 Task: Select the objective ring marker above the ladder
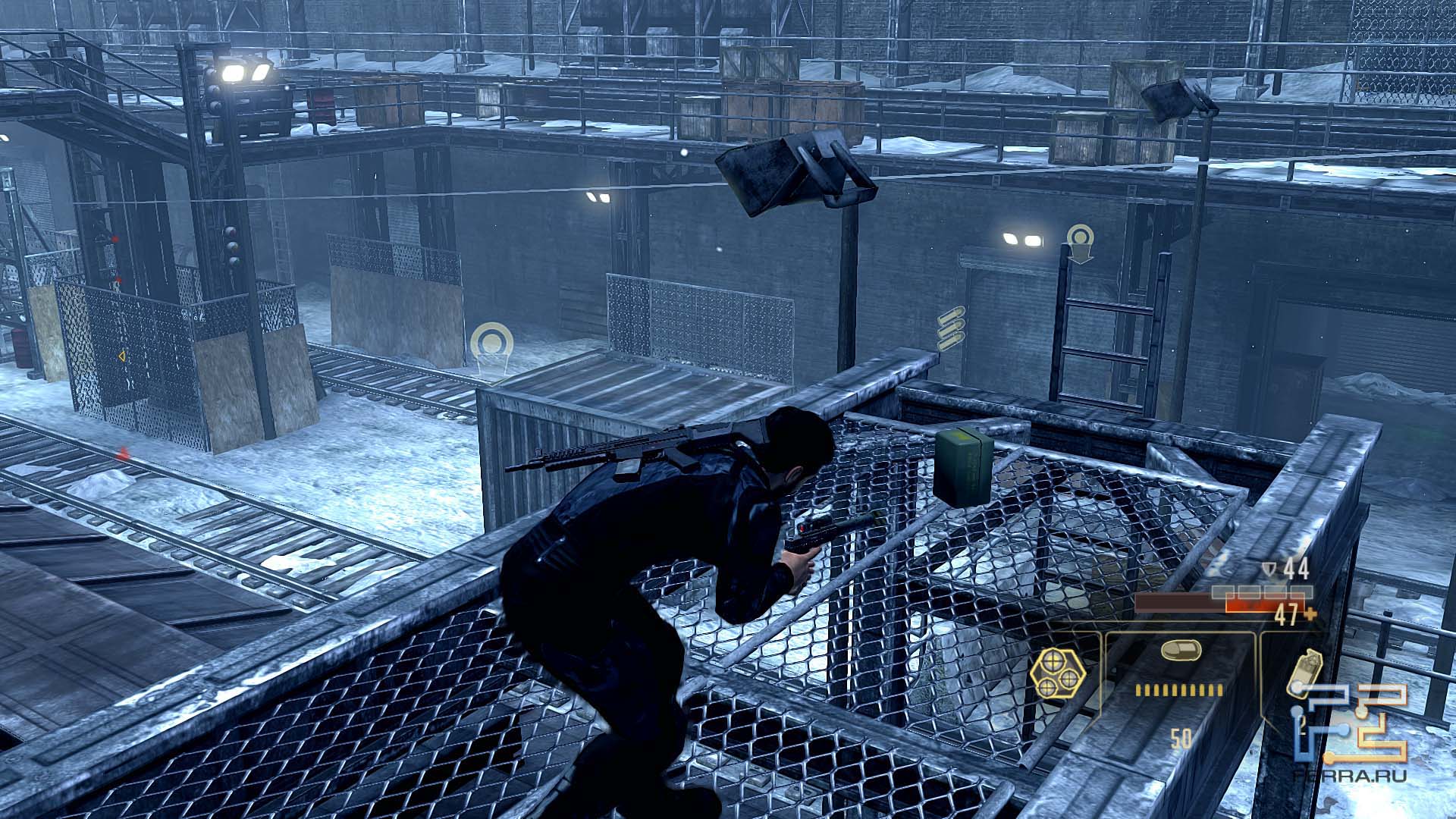tap(1080, 241)
